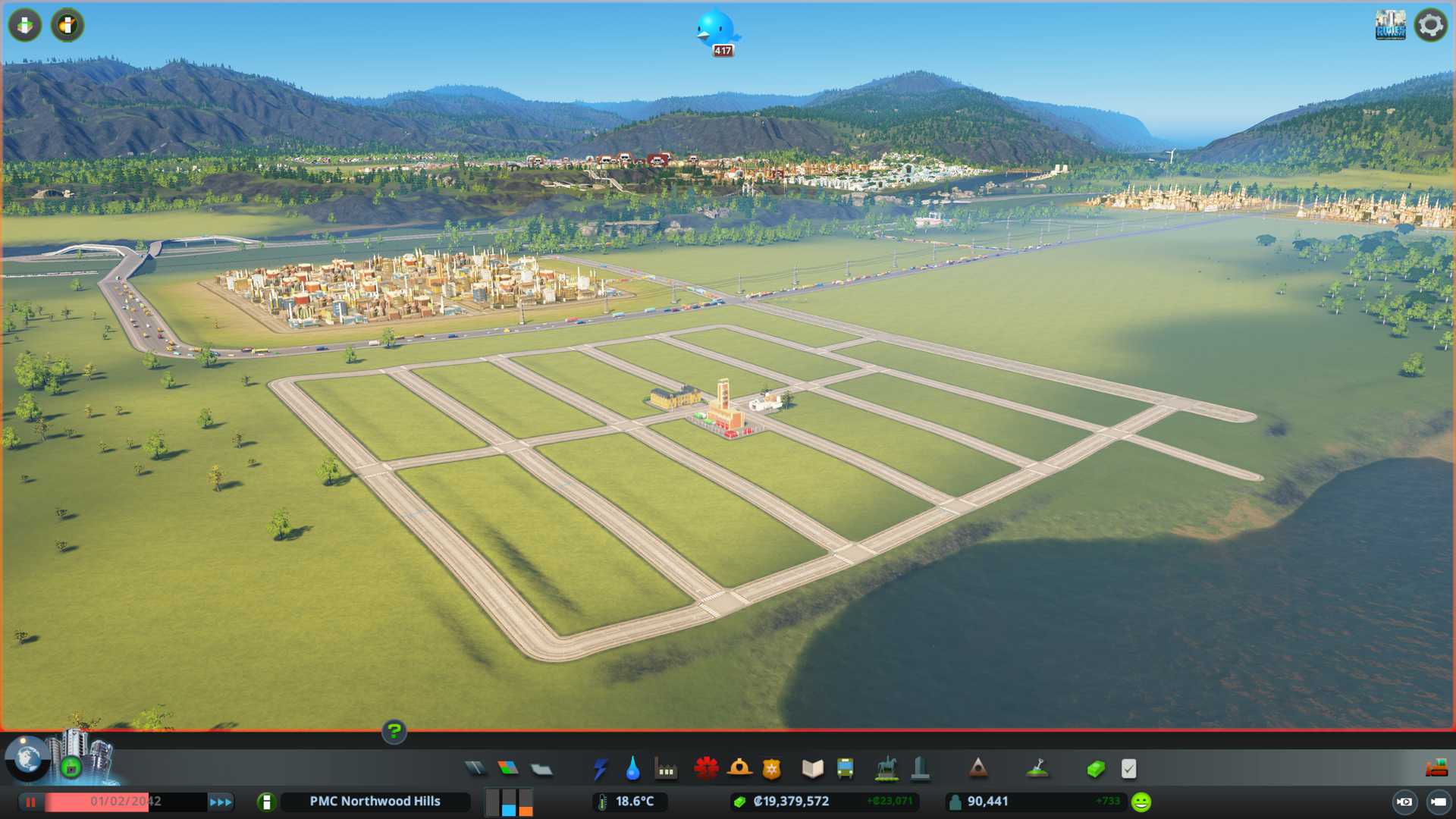The height and width of the screenshot is (819, 1456).
Task: Open the City Policies checklist
Action: pos(1128,769)
